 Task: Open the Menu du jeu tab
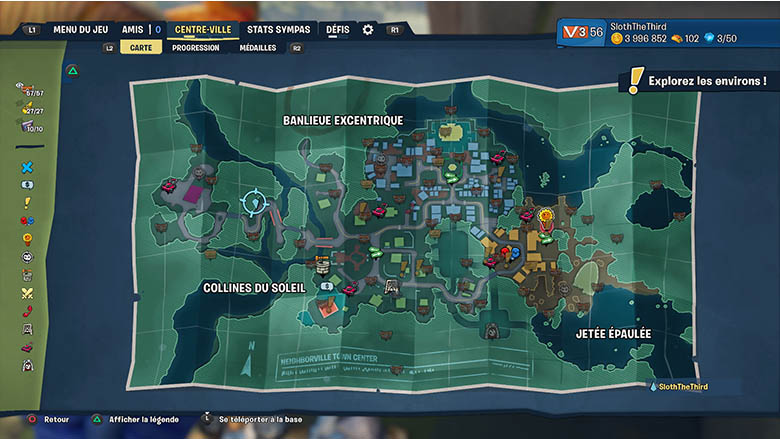coord(80,30)
